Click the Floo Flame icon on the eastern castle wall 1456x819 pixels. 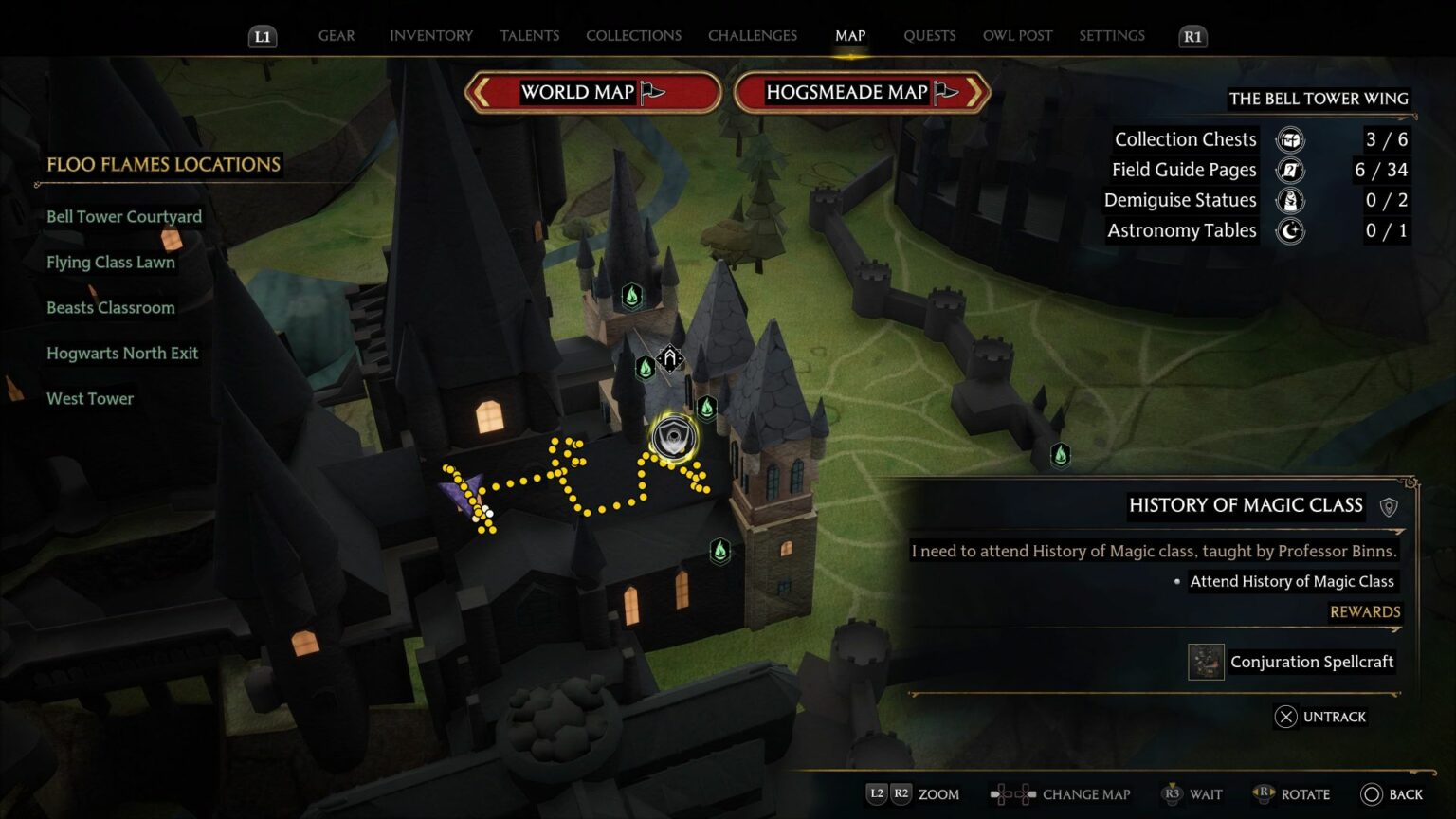(1060, 455)
